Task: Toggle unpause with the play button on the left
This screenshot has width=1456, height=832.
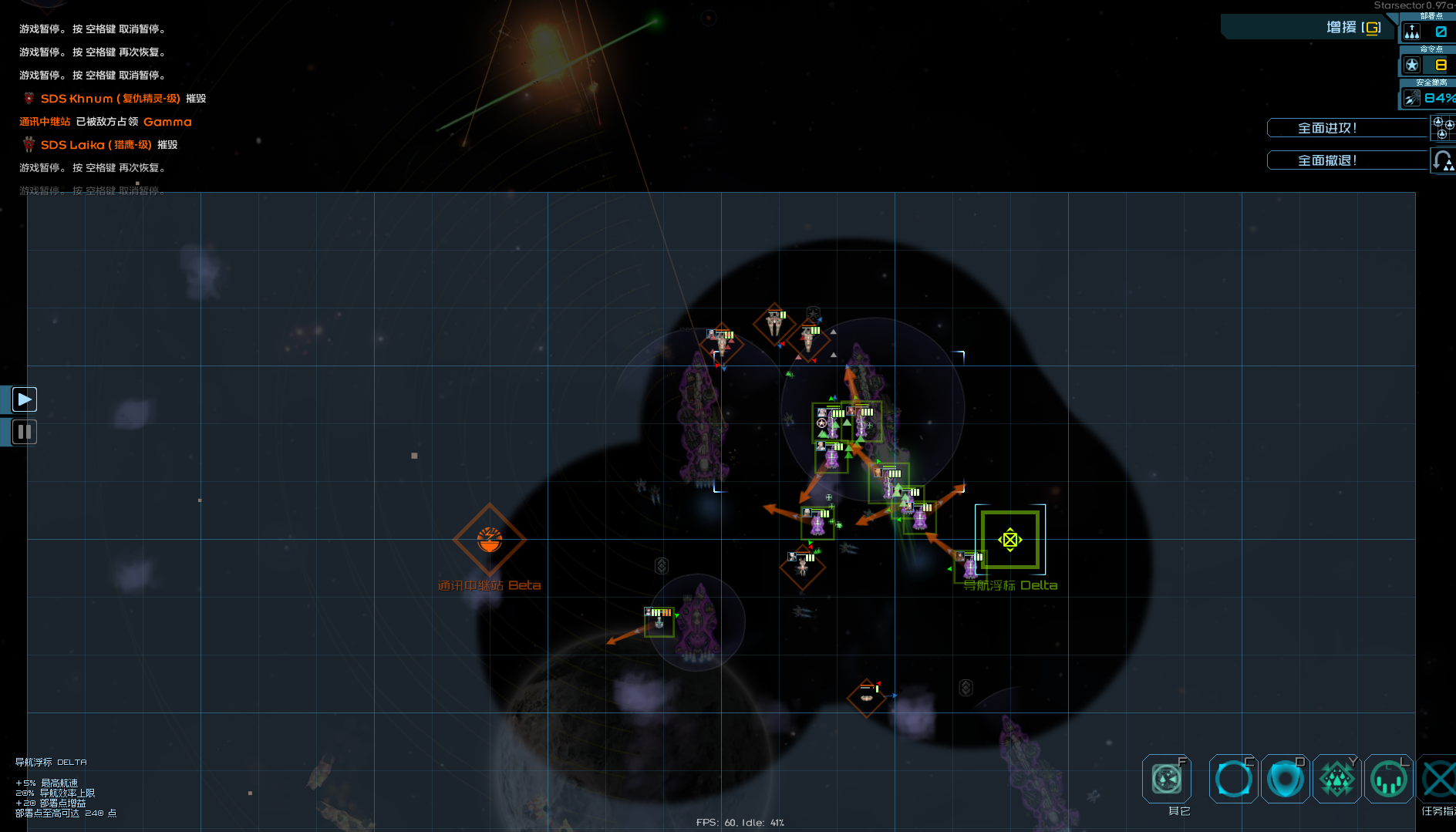Action: point(24,399)
